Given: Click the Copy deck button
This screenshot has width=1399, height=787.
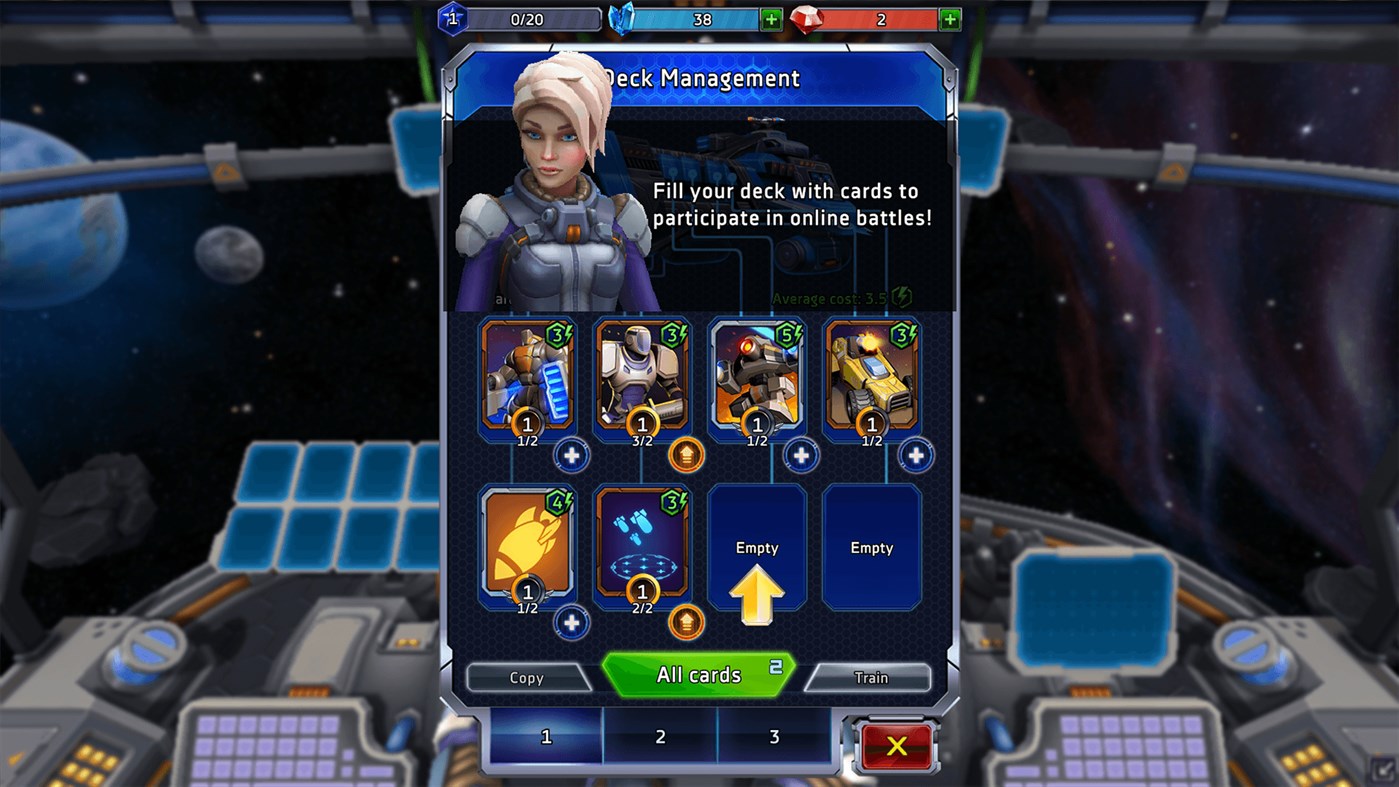Looking at the screenshot, I should (x=526, y=677).
